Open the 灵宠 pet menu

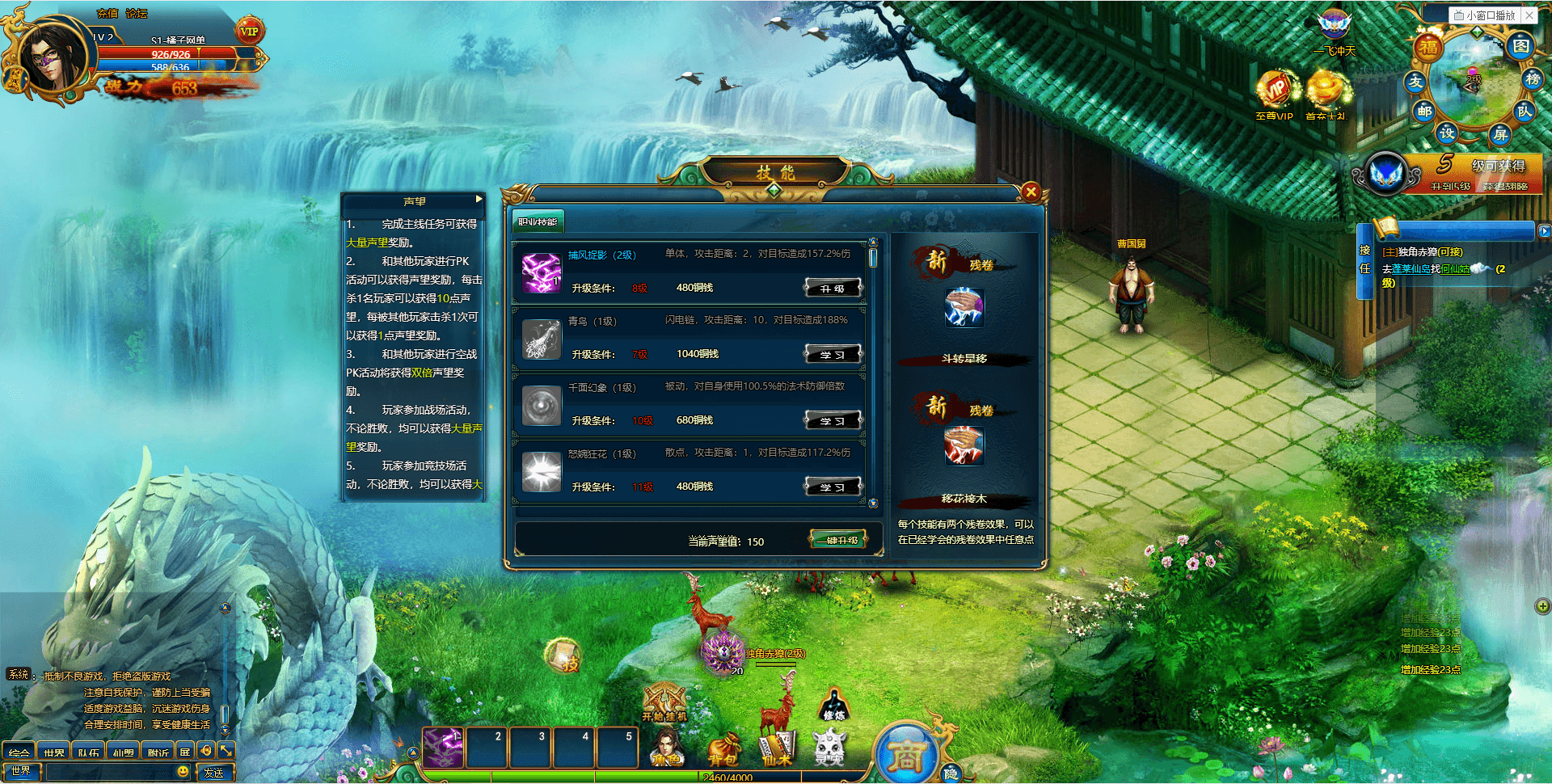click(829, 747)
